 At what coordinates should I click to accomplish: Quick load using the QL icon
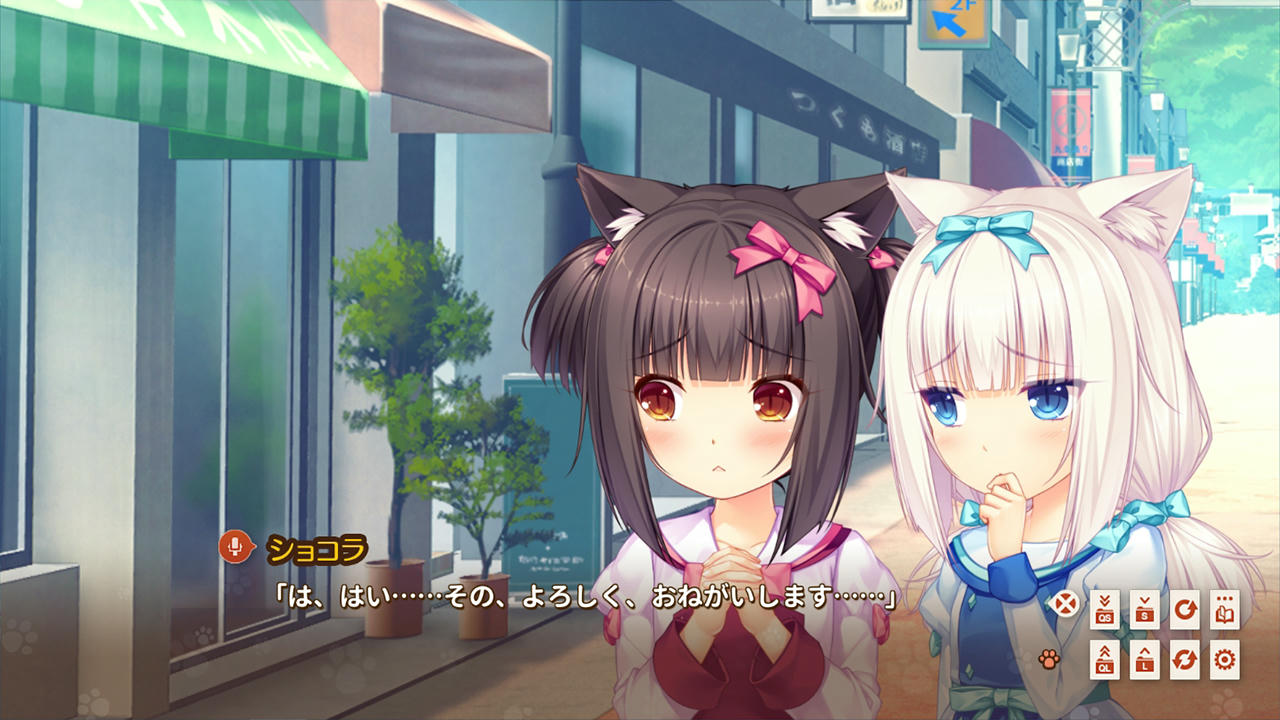tap(1105, 660)
